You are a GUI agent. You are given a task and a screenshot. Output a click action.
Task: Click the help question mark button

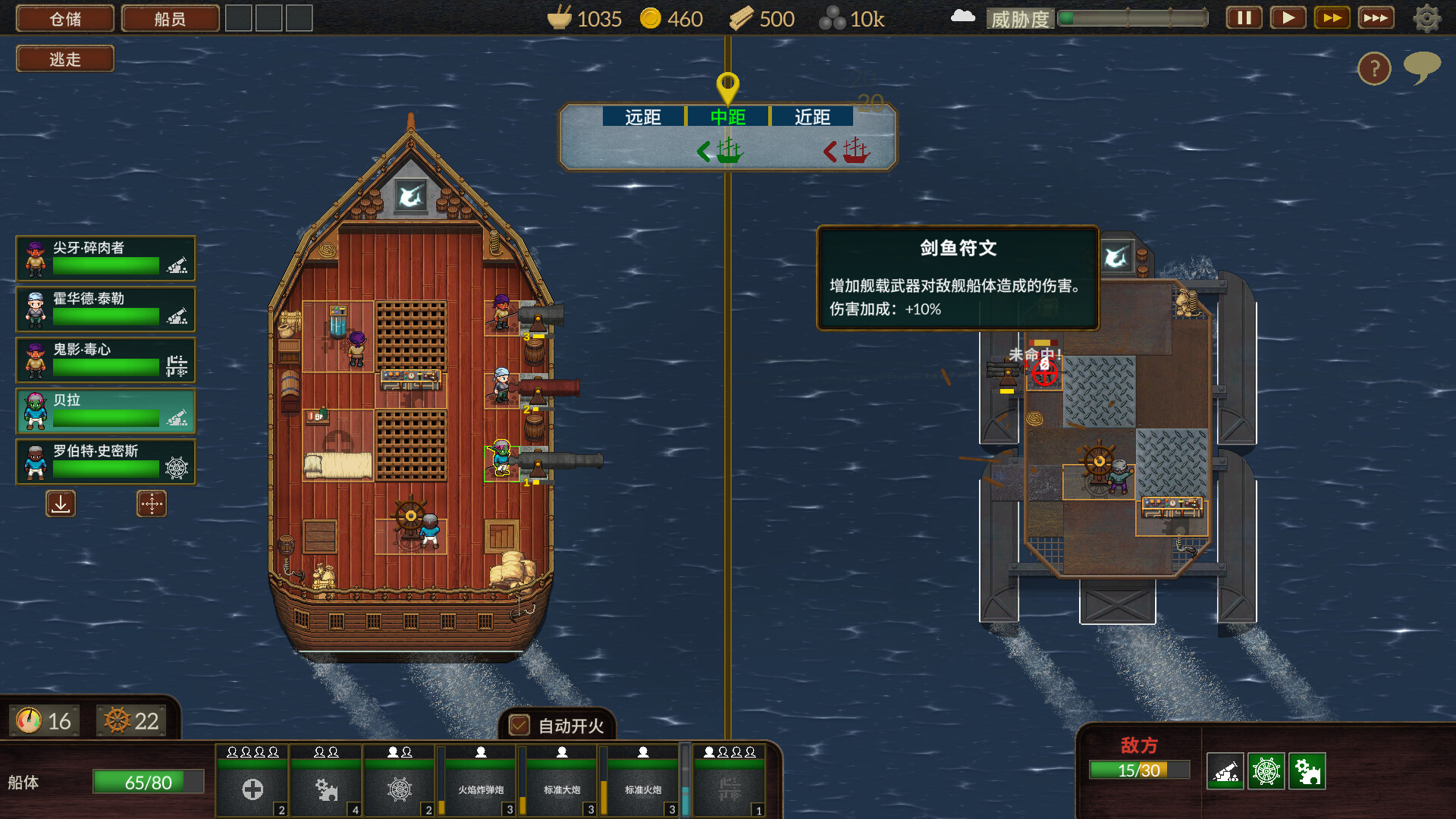point(1374,69)
